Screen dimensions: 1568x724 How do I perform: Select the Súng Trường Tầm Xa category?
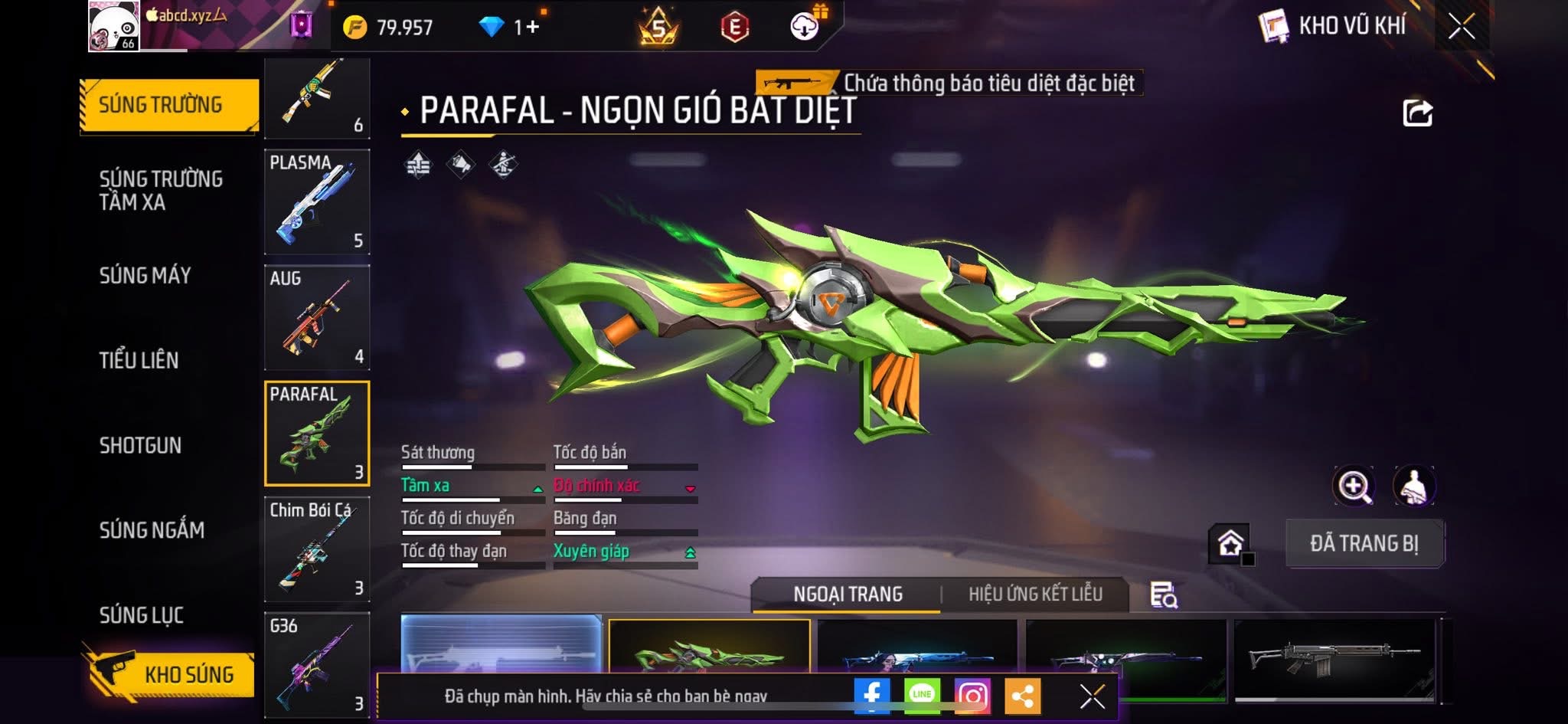pyautogui.click(x=161, y=190)
